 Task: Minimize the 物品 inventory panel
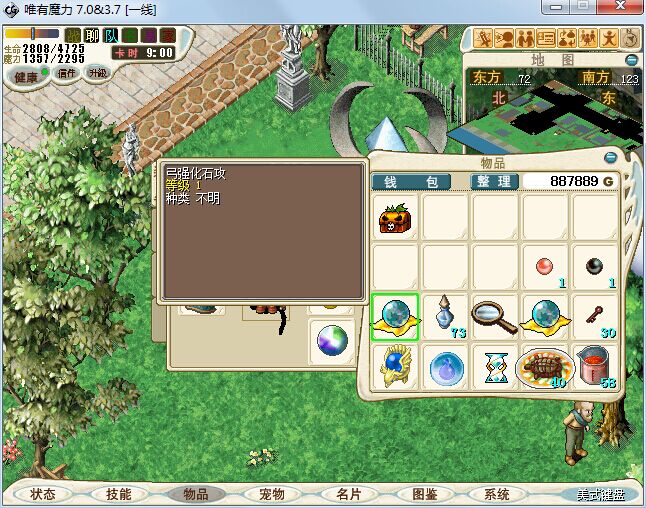(x=611, y=157)
